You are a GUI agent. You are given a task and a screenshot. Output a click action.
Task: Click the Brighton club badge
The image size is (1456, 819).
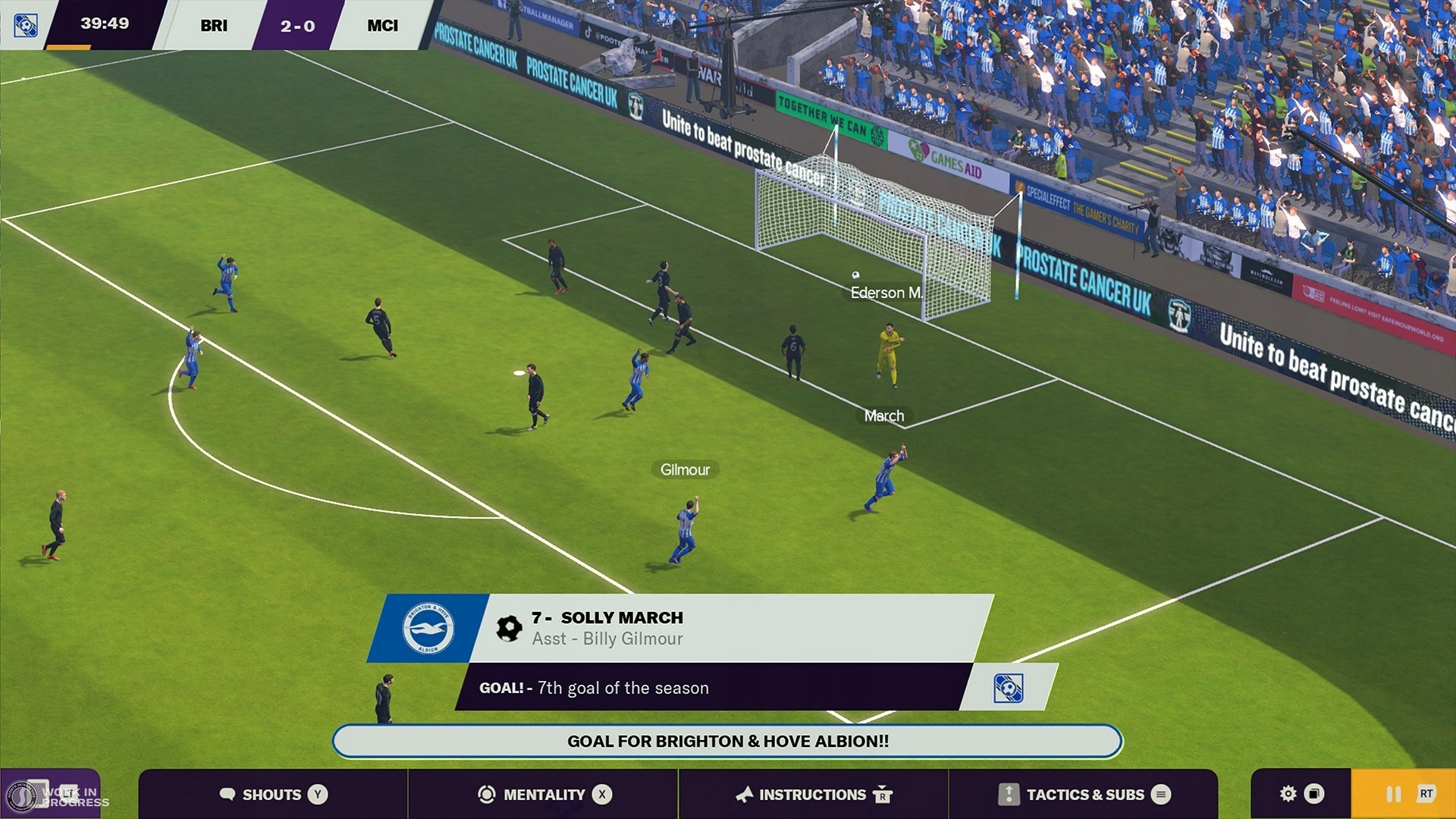tap(431, 628)
